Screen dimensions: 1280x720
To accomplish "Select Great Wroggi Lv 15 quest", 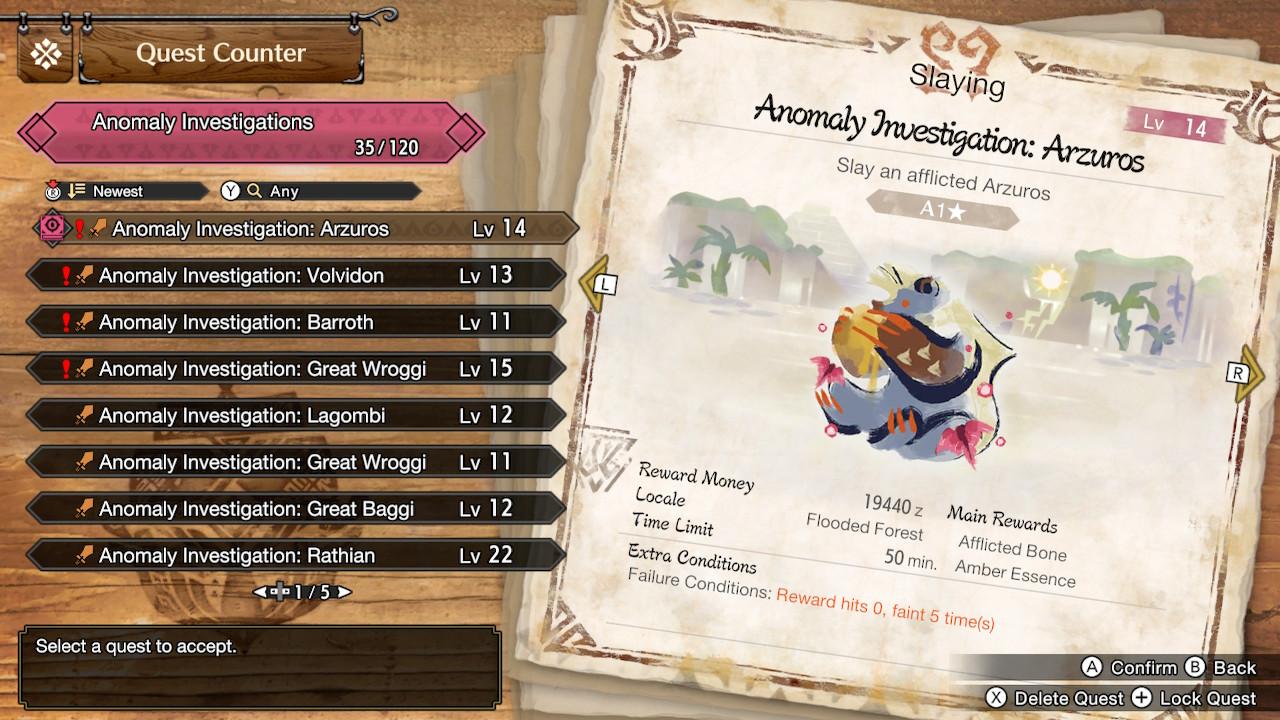I will (296, 369).
